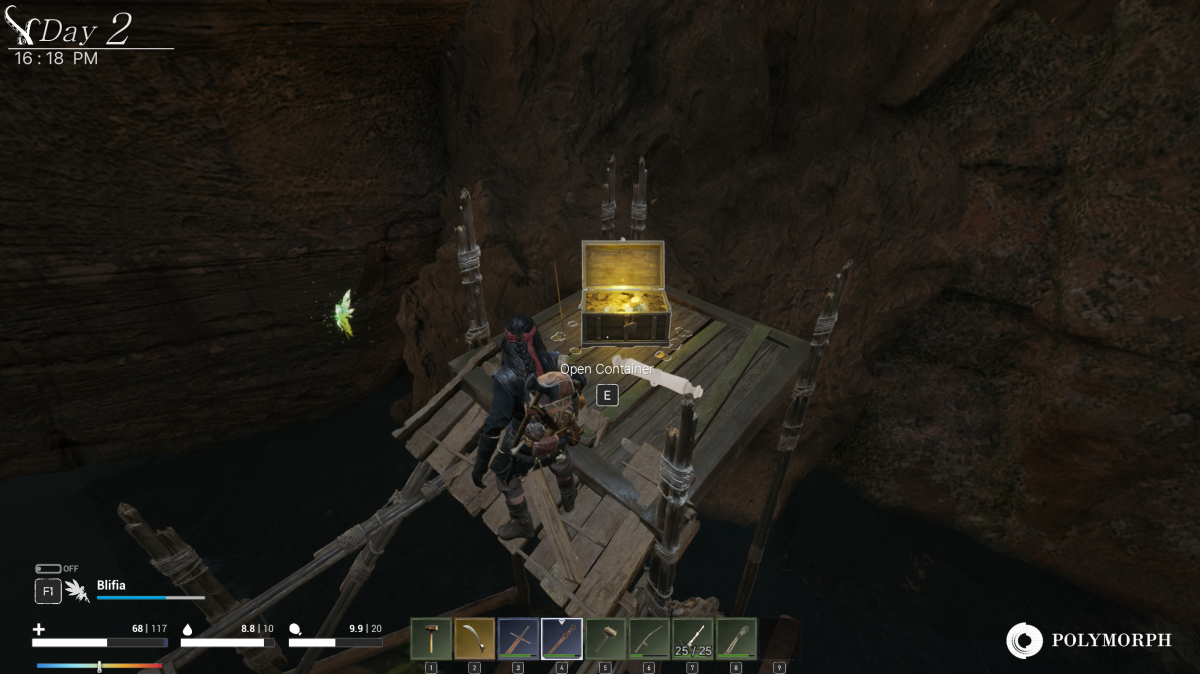Viewport: 1200px width, 674px height.
Task: Choose the pitchfork rake hotbar slot
Action: coord(736,639)
